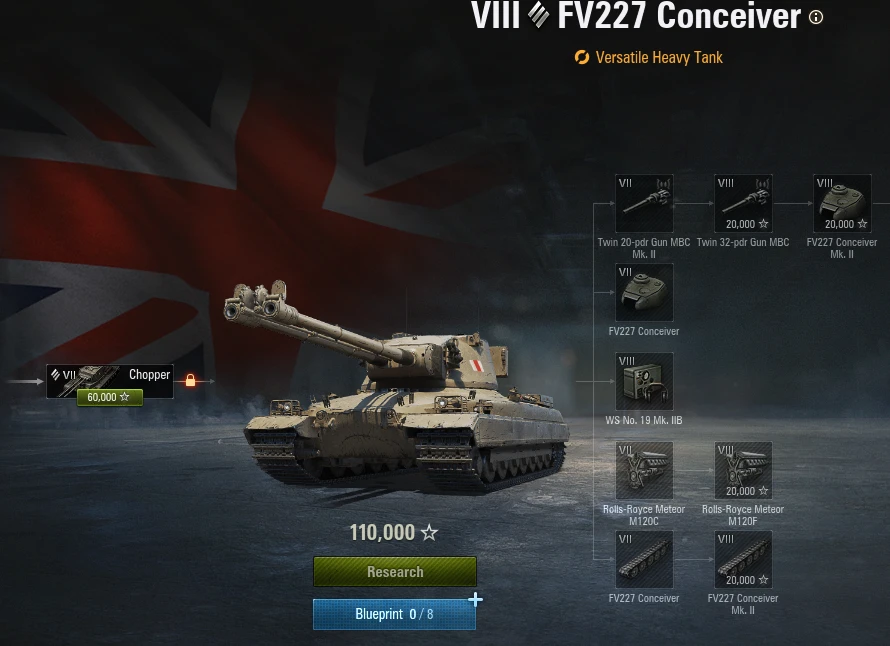Click the green Research button
890x646 pixels.
click(394, 572)
